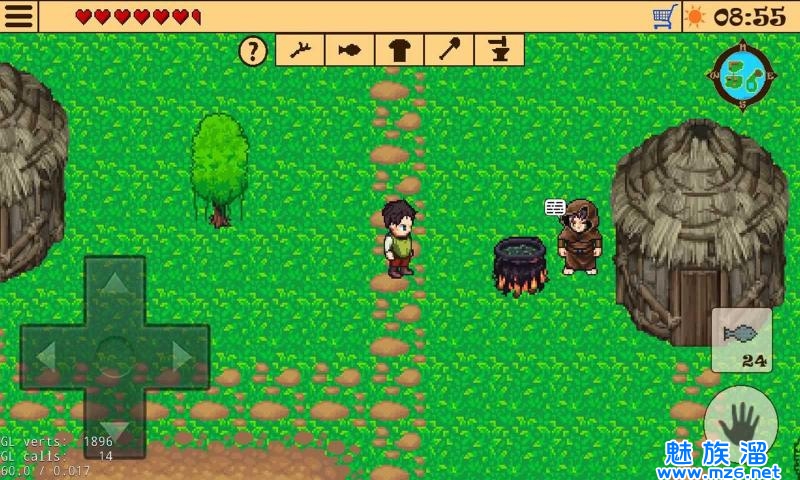Viewport: 800px width, 480px height.
Task: Open the shovel tools crafting tab
Action: coord(449,50)
